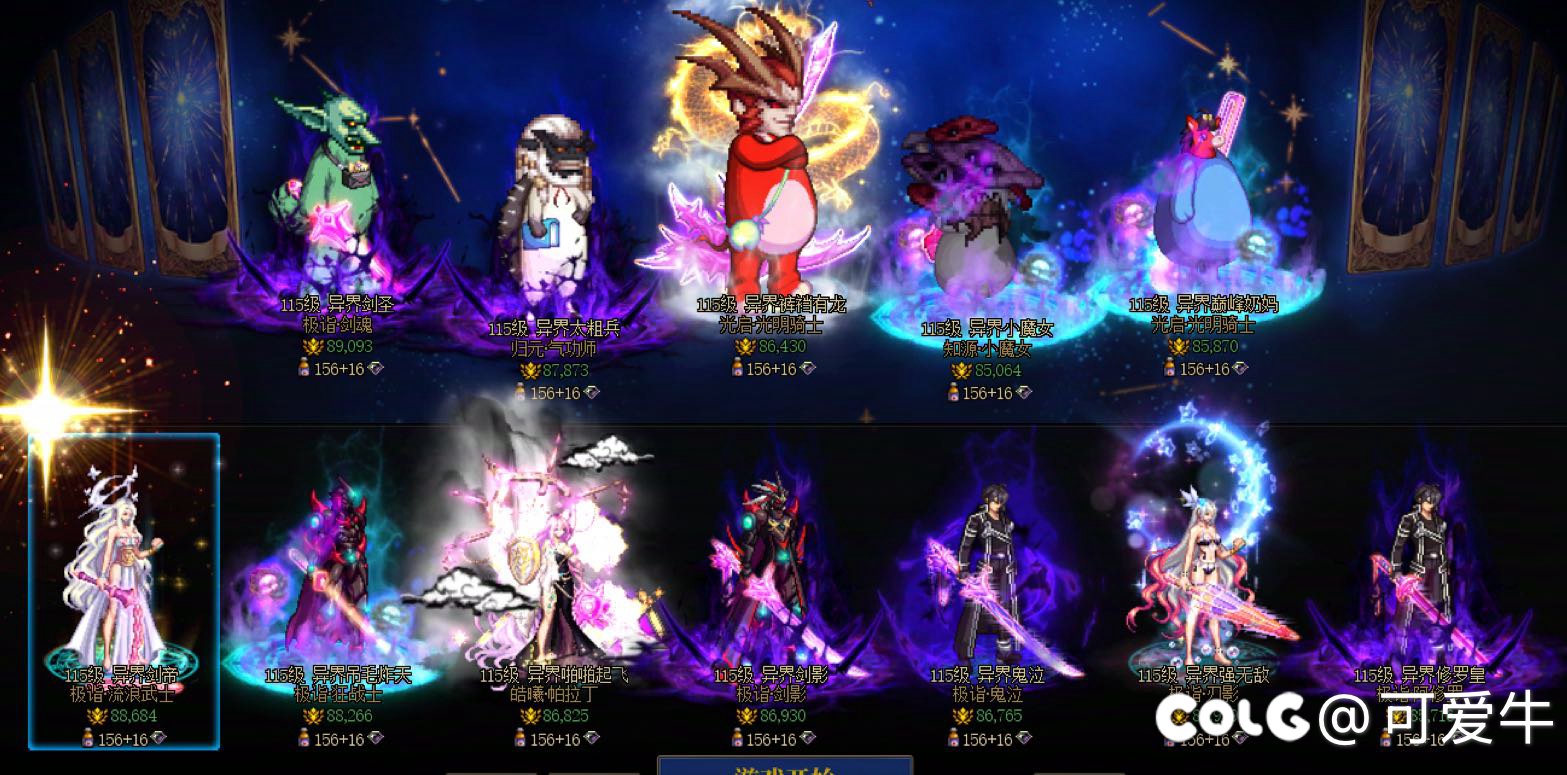Viewport: 1567px width, 775px height.
Task: Click the potion icon under 异界强无敌
Action: click(1171, 740)
